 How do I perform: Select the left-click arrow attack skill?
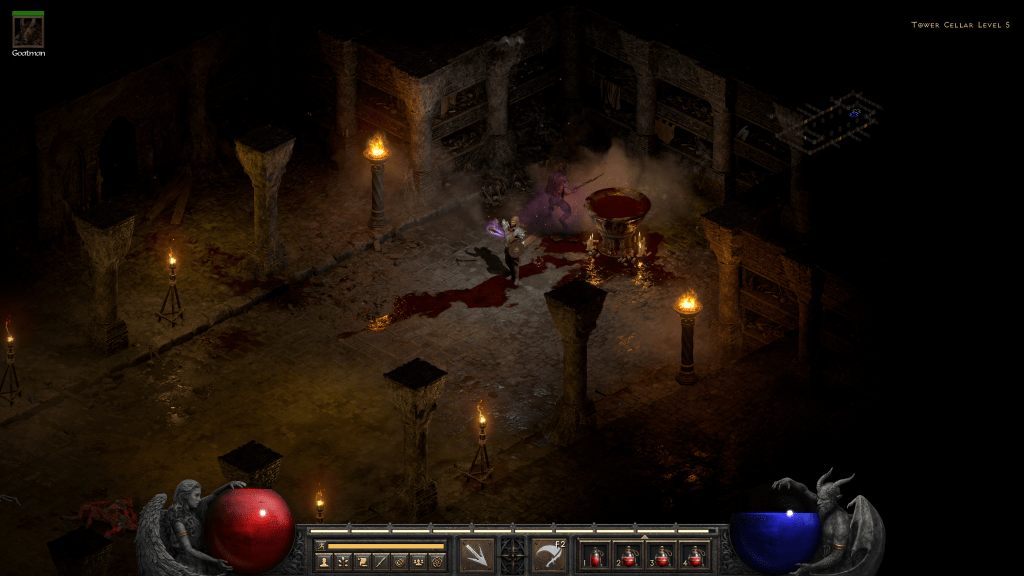click(477, 555)
